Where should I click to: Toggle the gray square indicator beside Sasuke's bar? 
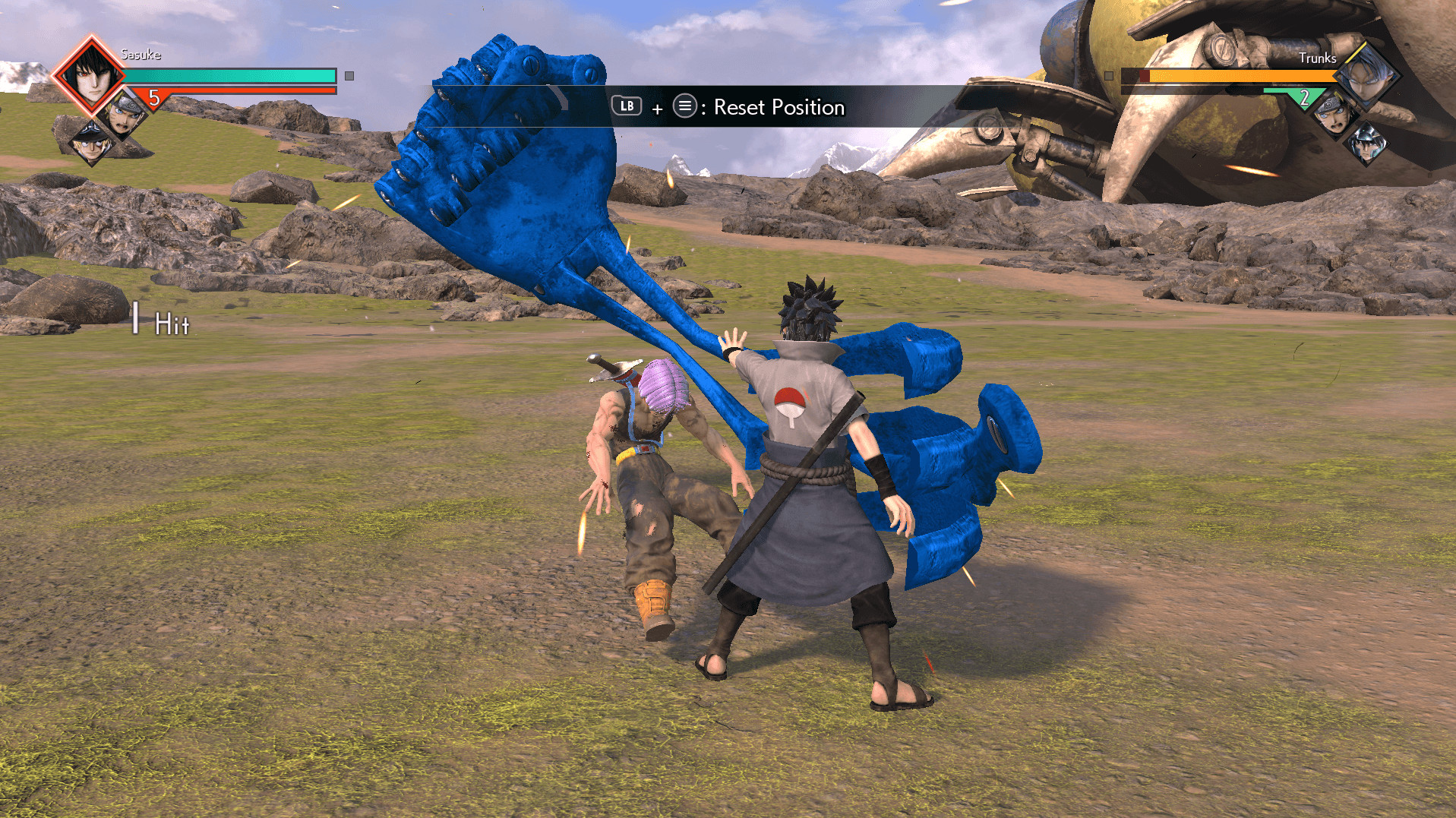pyautogui.click(x=348, y=76)
